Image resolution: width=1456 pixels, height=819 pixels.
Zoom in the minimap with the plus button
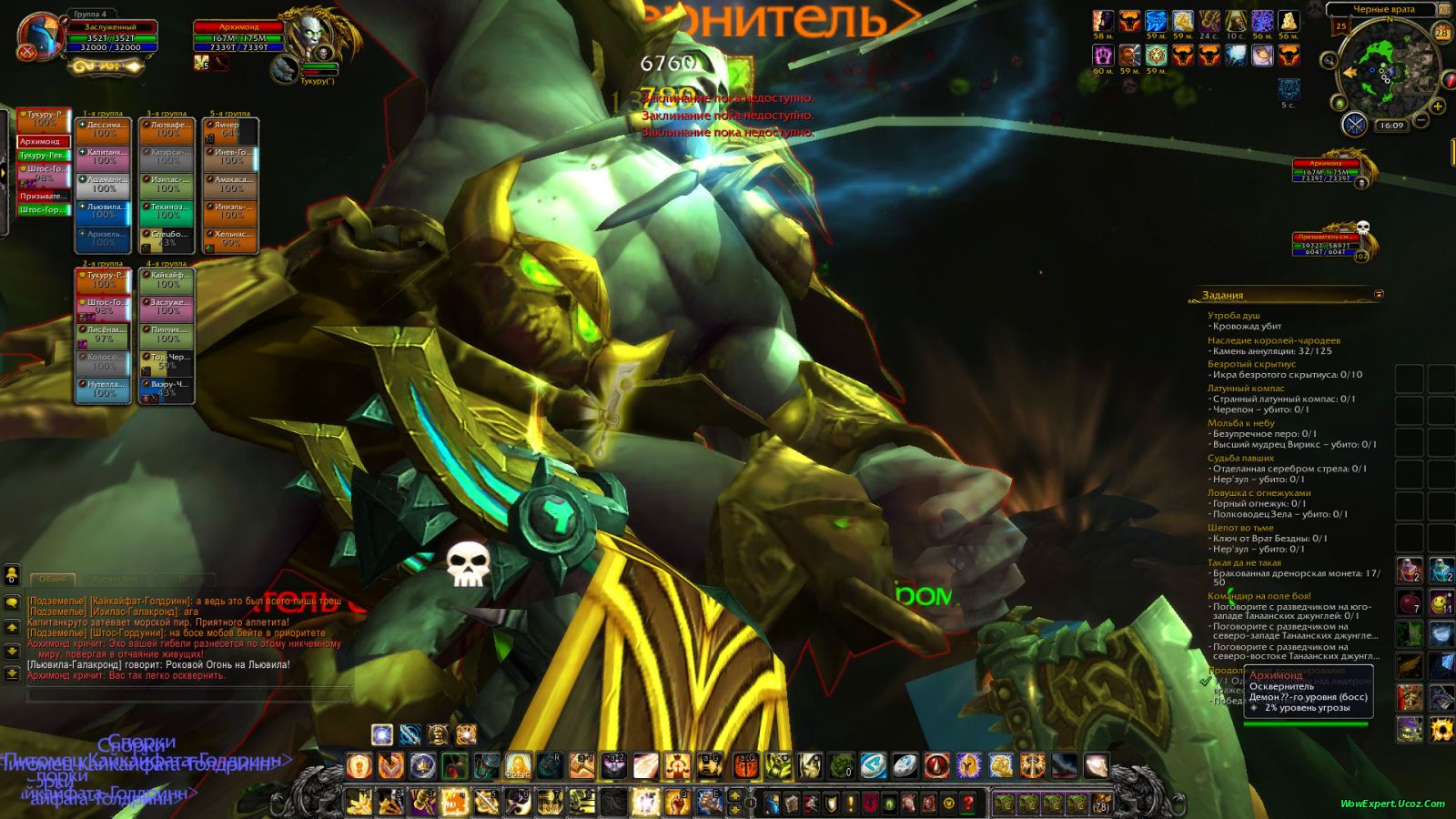click(1438, 107)
